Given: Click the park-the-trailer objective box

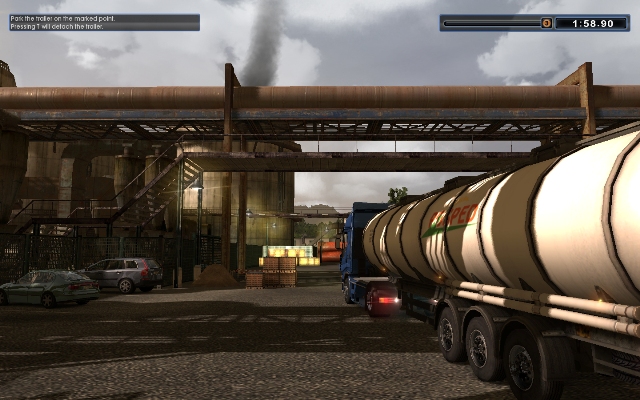Looking at the screenshot, I should click(102, 22).
